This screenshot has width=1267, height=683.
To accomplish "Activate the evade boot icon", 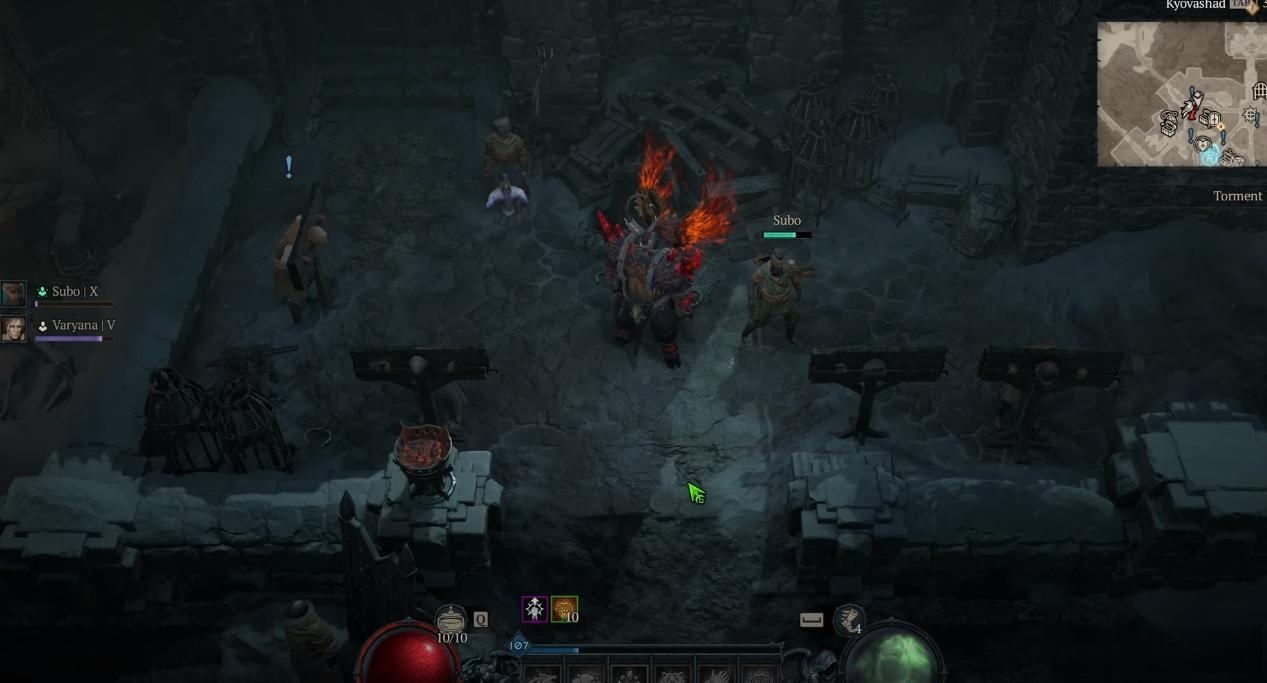I will (x=848, y=620).
